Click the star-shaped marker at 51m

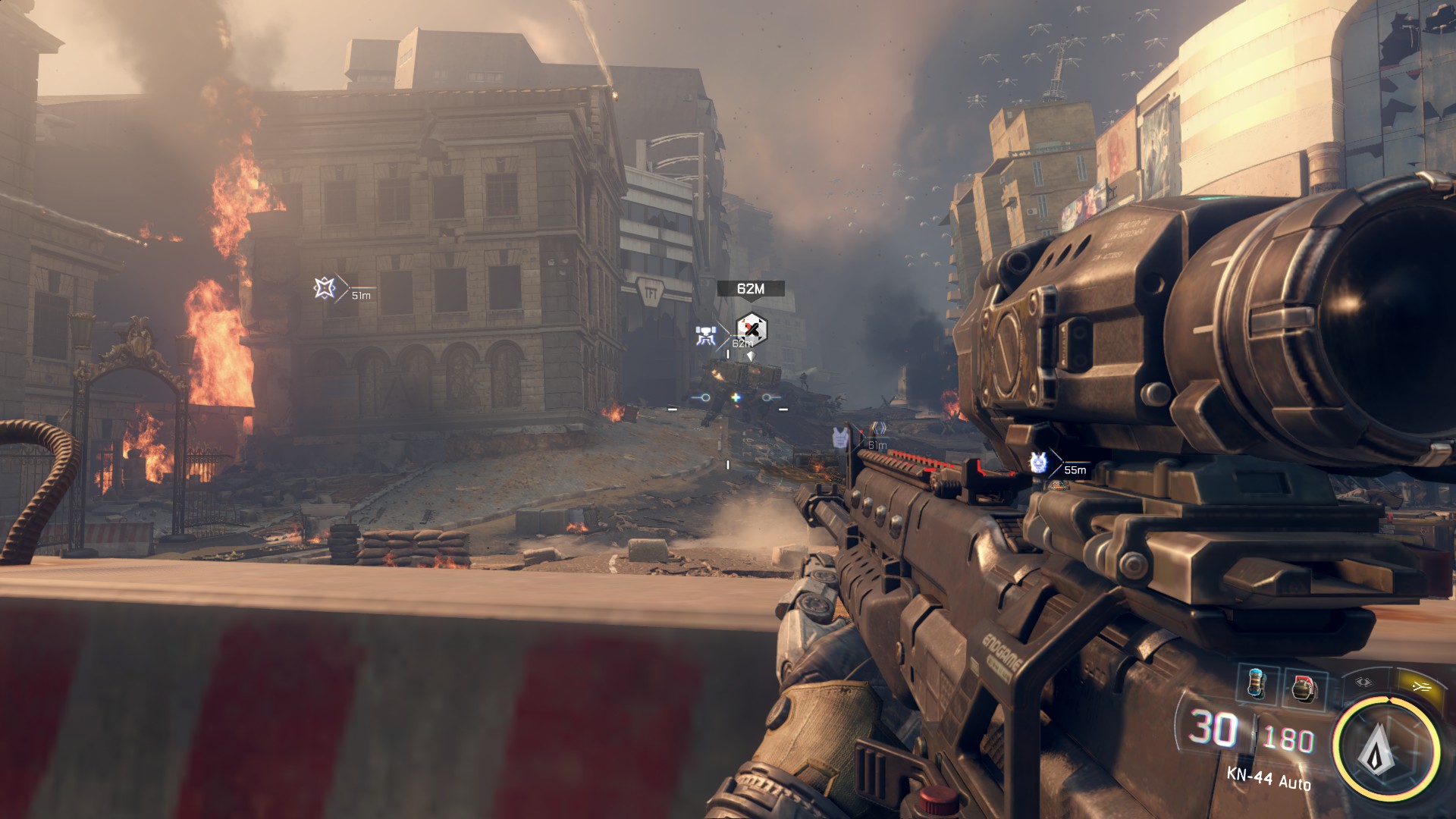pyautogui.click(x=325, y=288)
